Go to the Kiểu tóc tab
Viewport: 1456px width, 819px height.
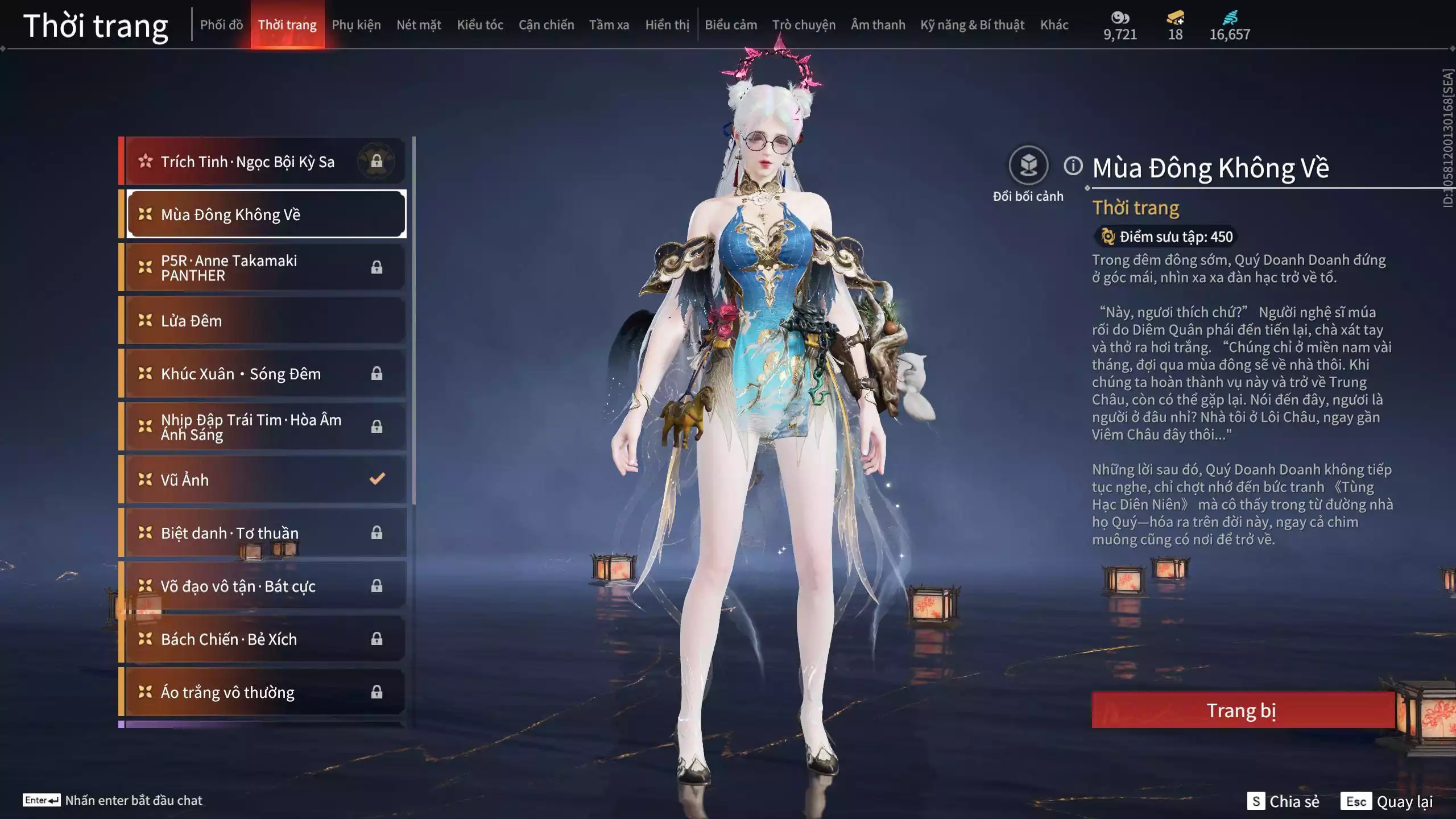480,25
